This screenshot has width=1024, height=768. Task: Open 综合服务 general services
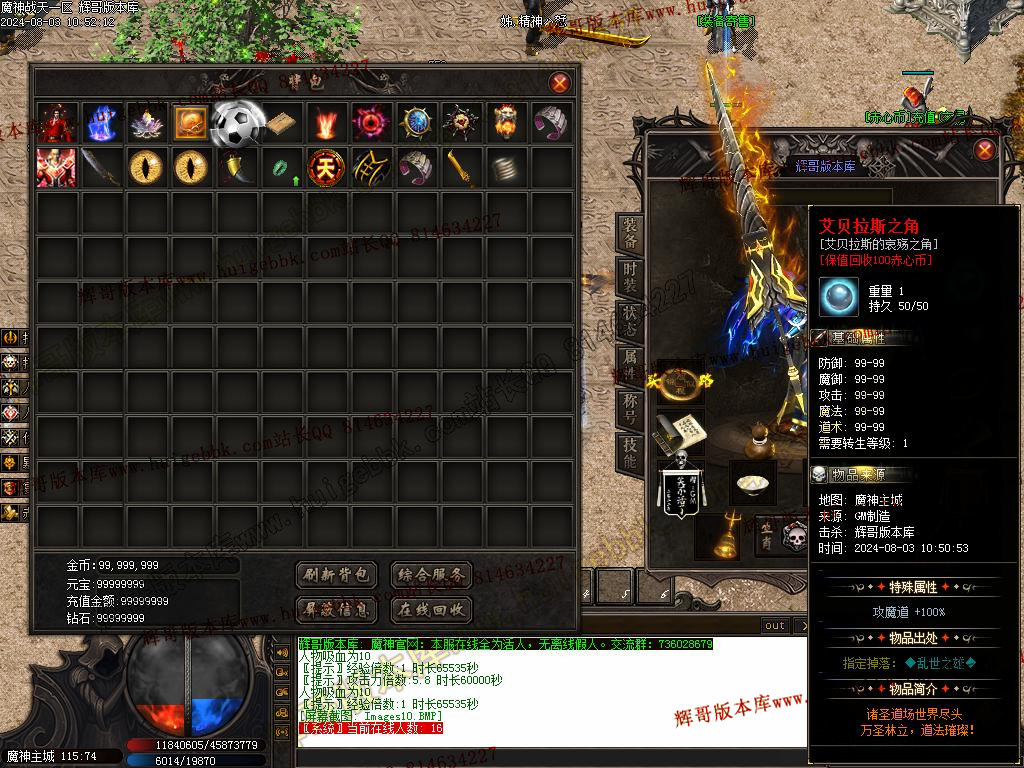click(430, 575)
